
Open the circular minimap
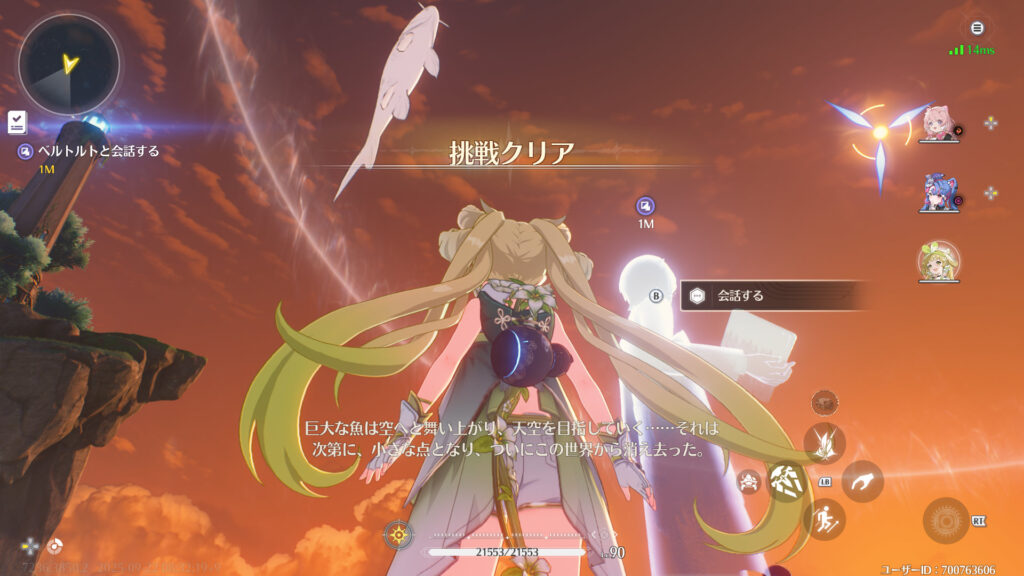pyautogui.click(x=69, y=65)
